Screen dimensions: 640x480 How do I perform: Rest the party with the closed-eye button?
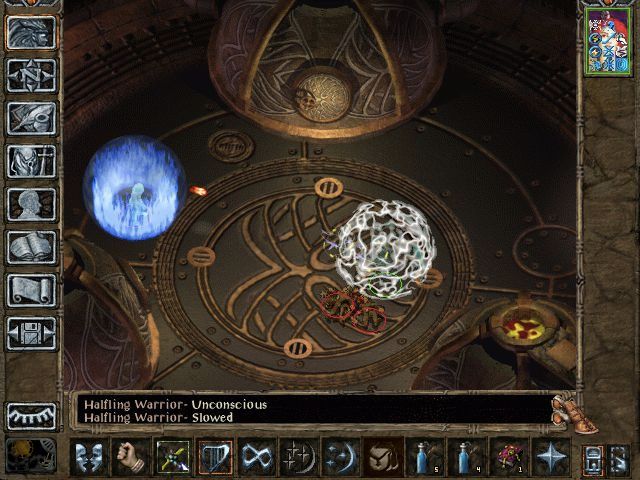(31, 415)
